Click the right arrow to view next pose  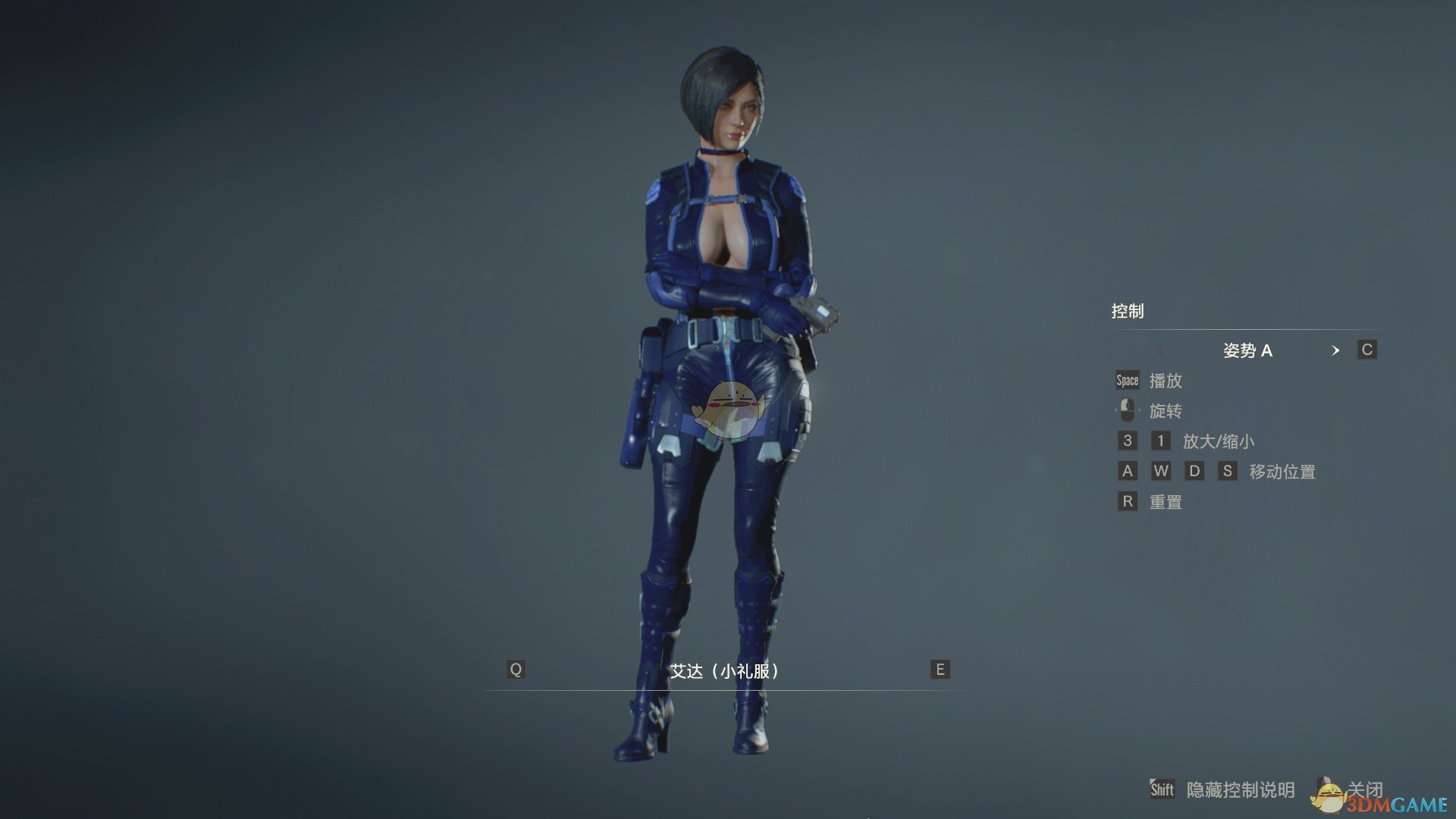click(x=1336, y=351)
